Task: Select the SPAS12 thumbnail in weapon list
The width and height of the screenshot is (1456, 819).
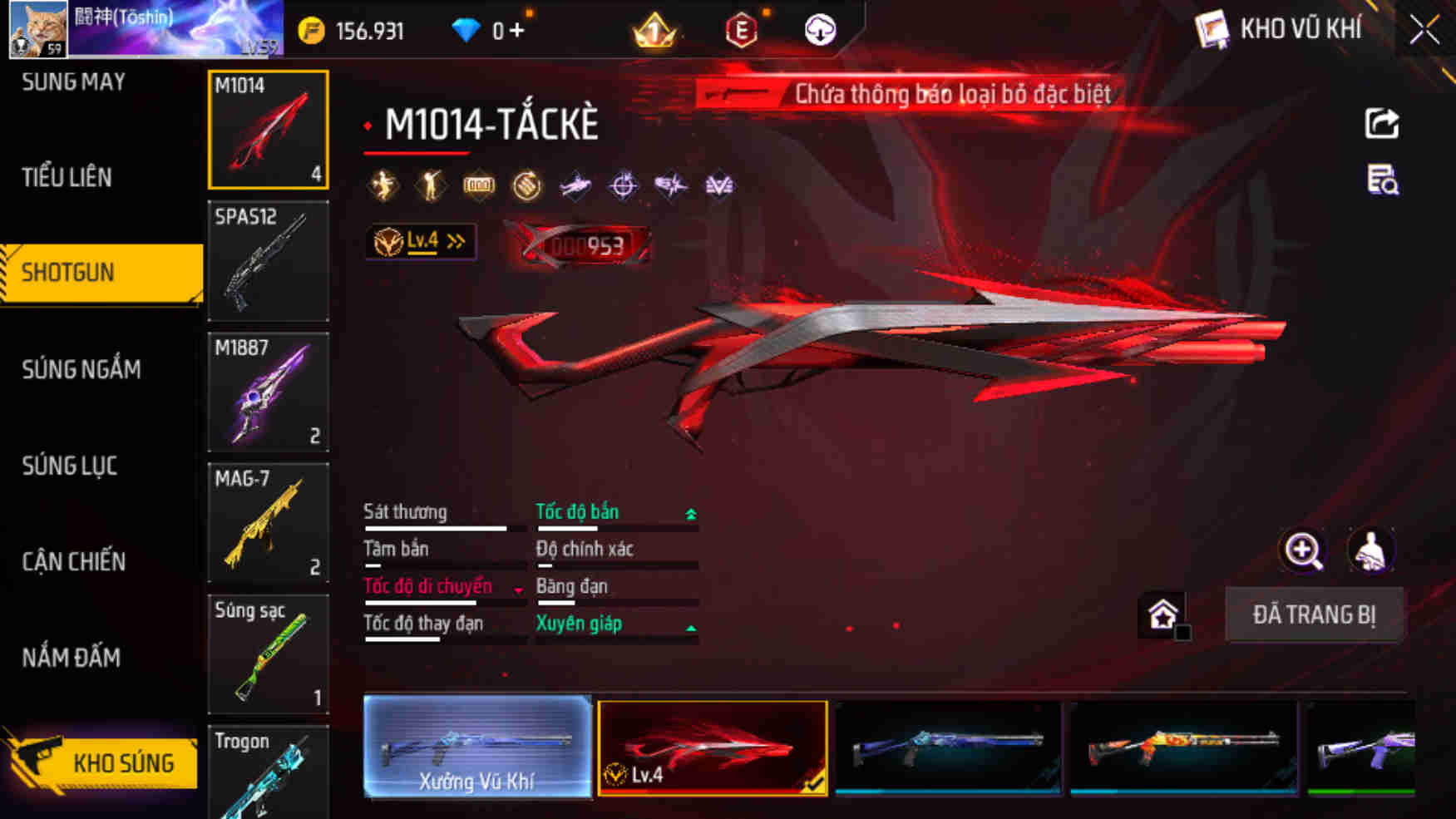Action: click(268, 262)
